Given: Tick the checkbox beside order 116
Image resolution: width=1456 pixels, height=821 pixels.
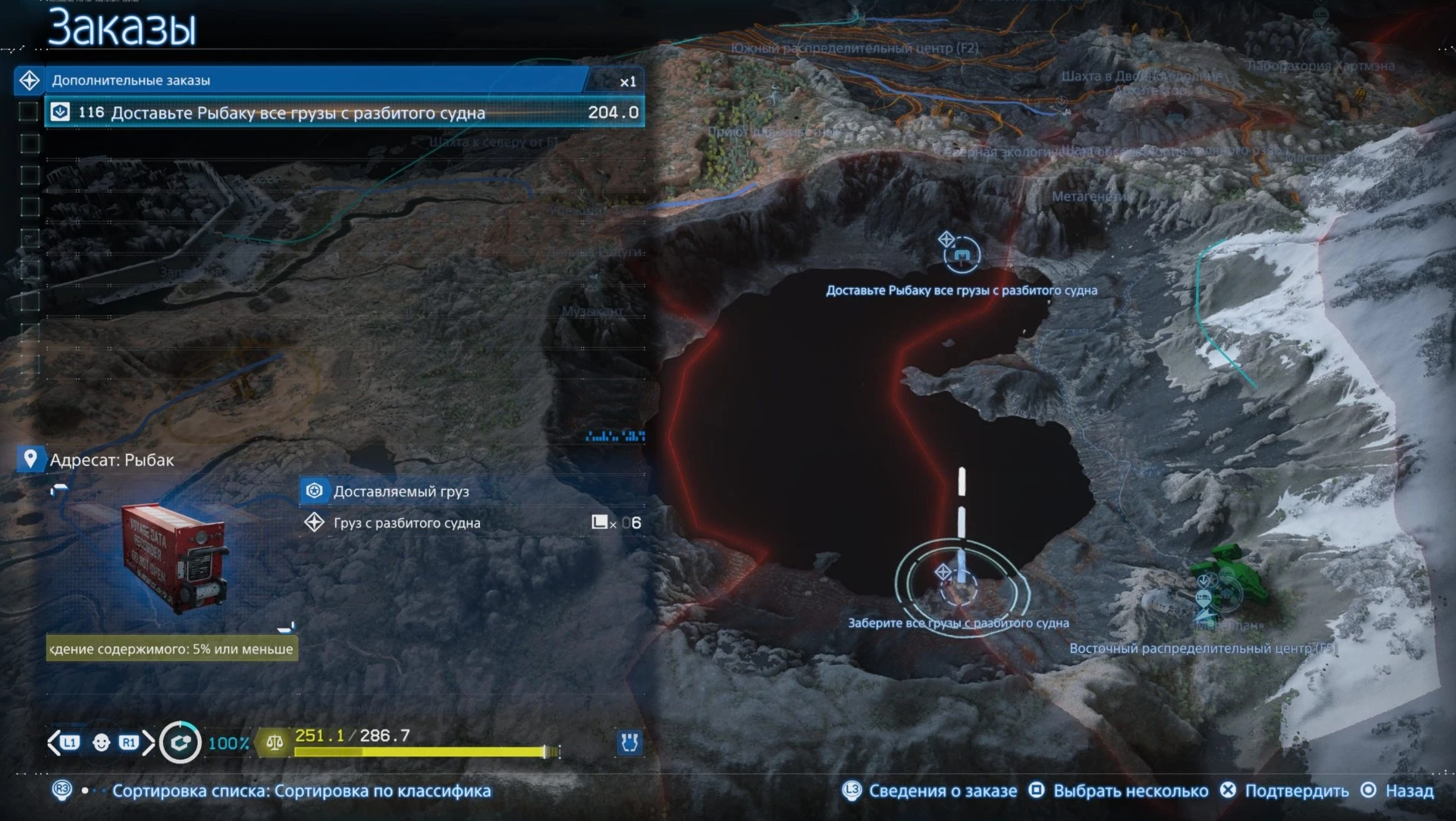Looking at the screenshot, I should tap(29, 112).
